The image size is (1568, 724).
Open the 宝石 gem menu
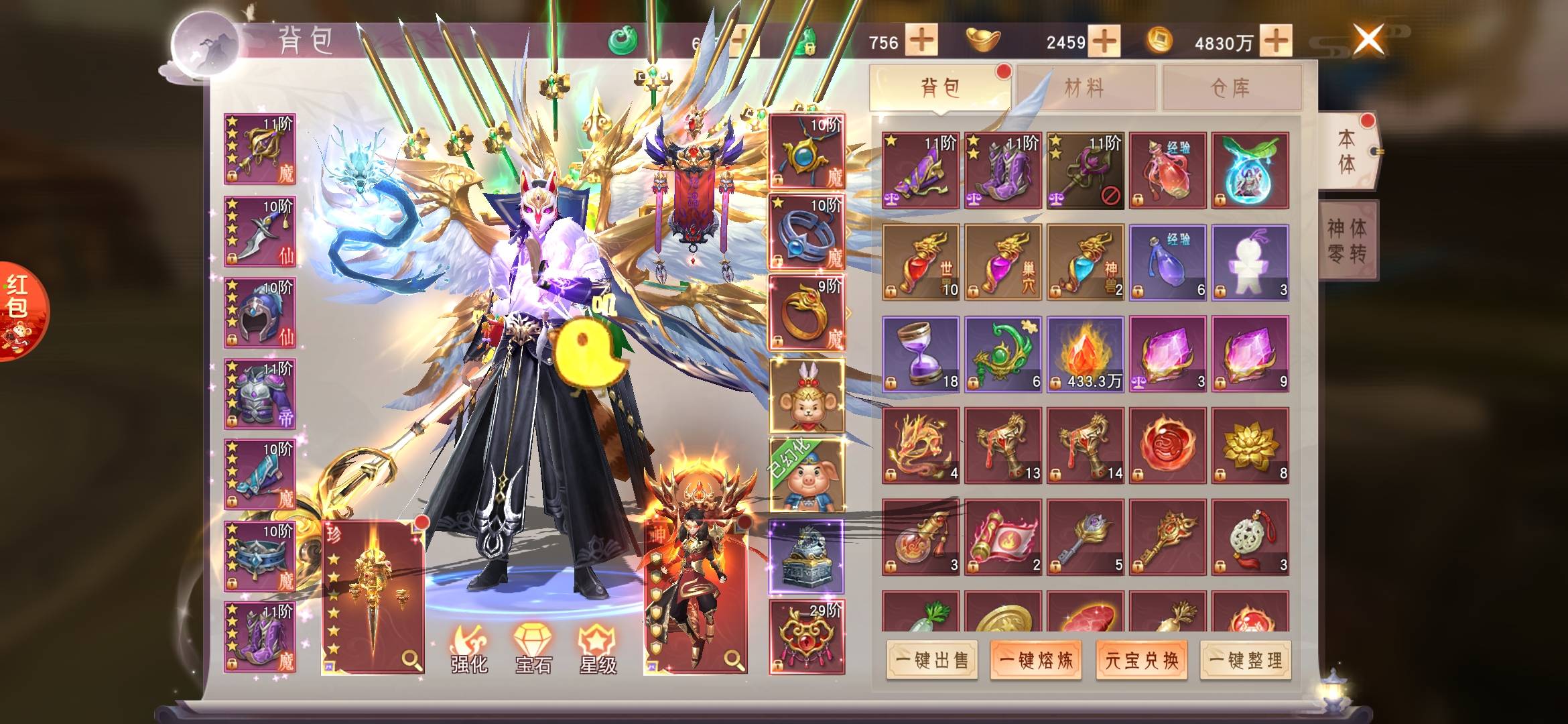[x=533, y=648]
